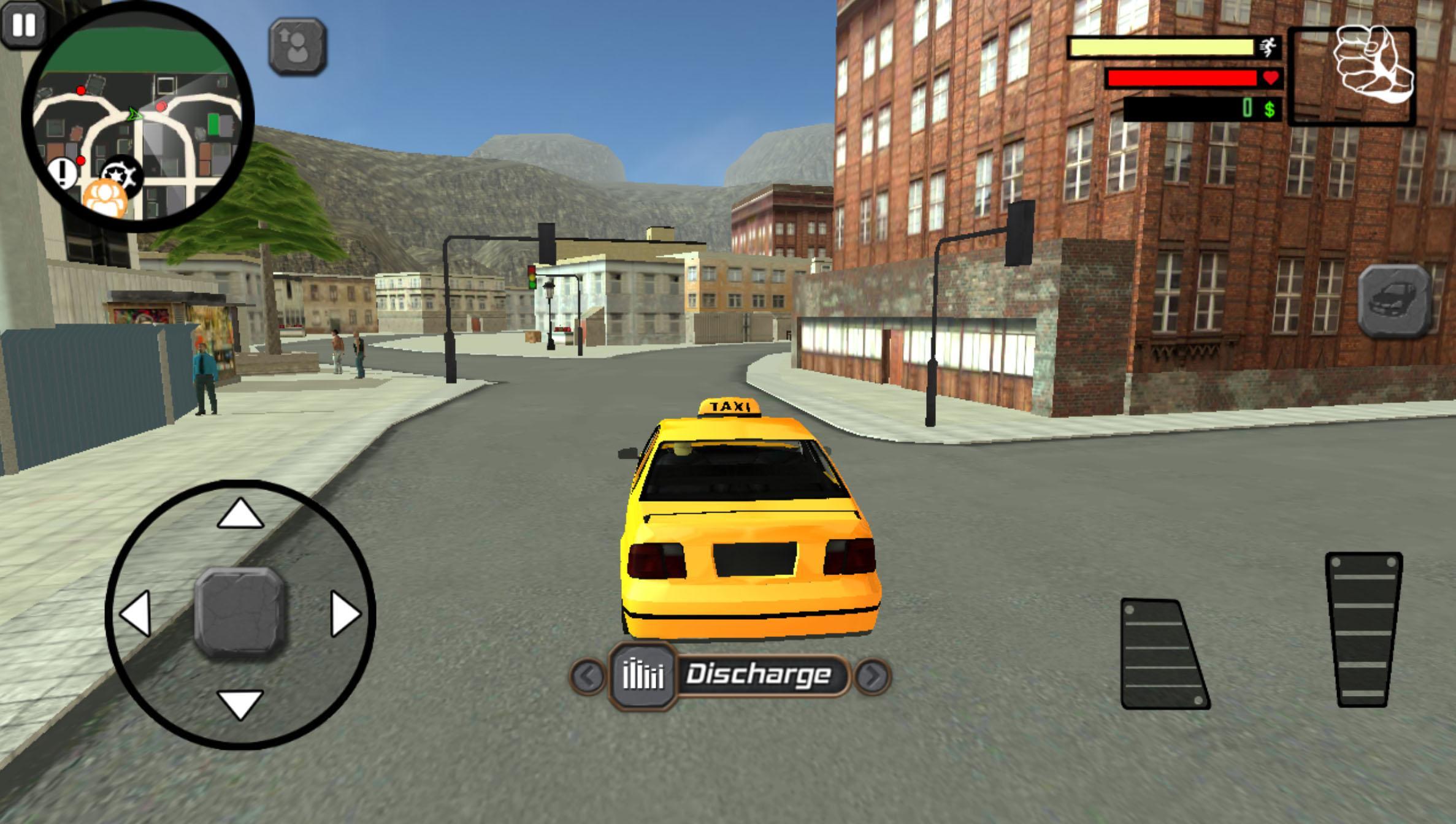Tap the brake pedal

[x=1163, y=655]
